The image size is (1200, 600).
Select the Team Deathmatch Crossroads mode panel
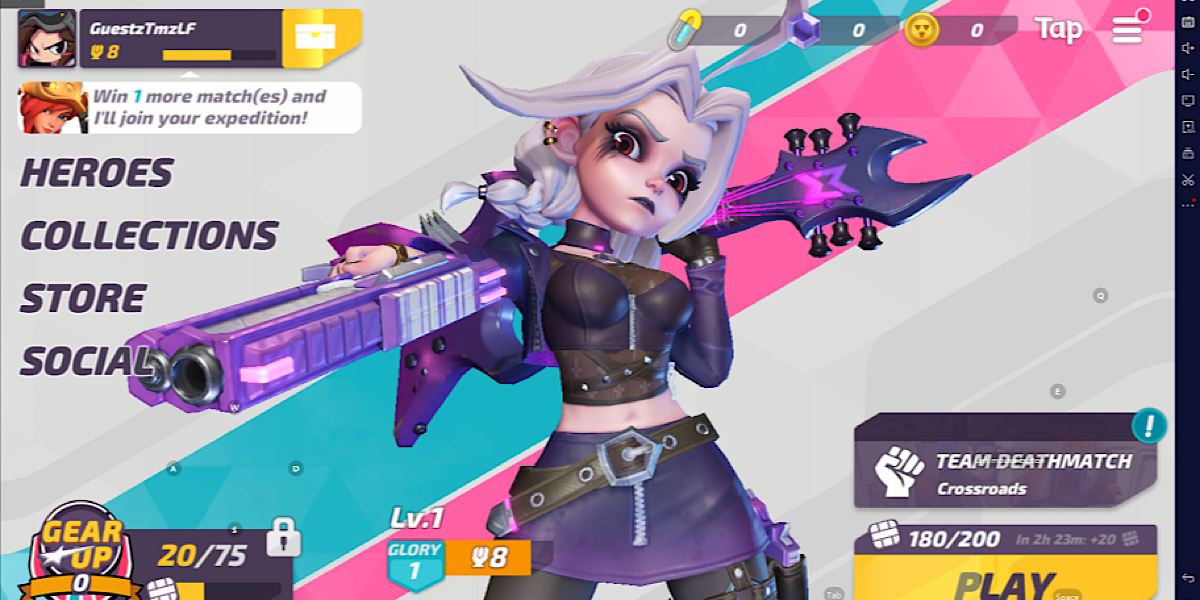[1004, 472]
